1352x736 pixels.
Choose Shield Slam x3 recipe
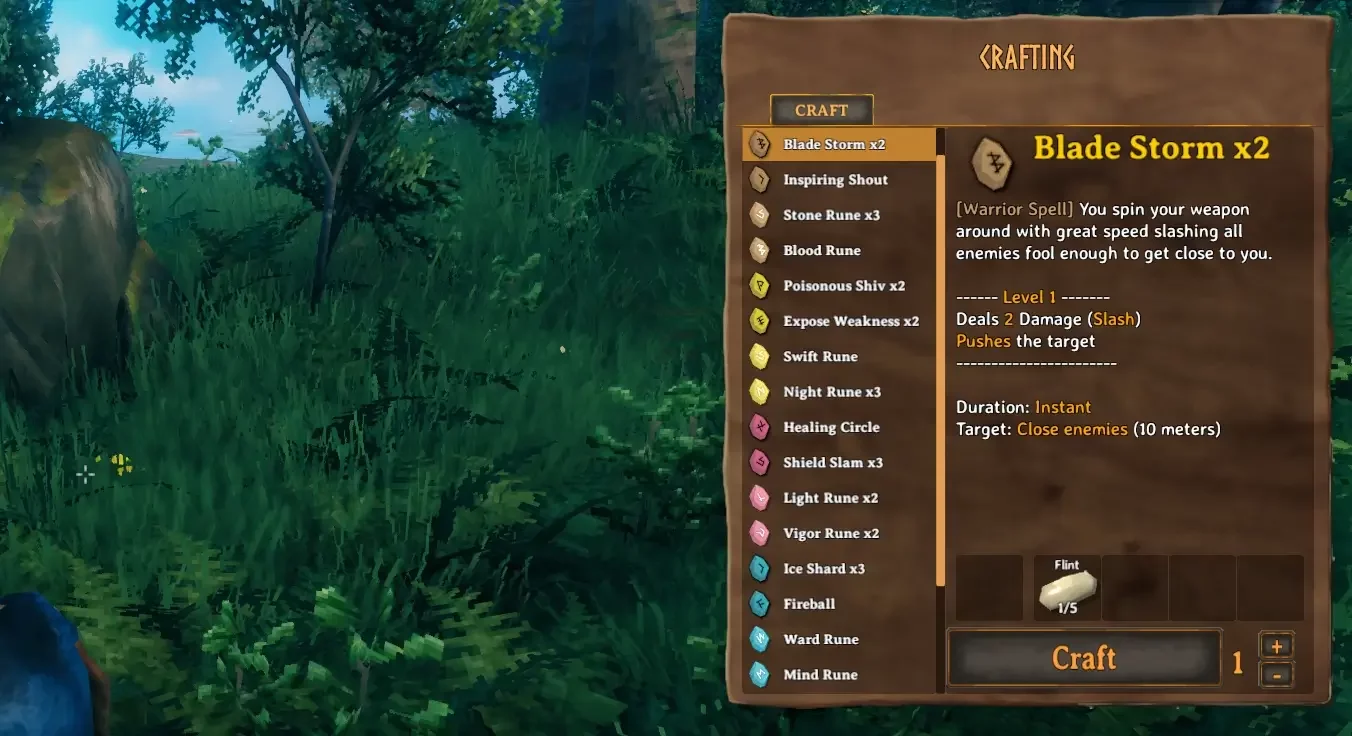click(x=833, y=463)
